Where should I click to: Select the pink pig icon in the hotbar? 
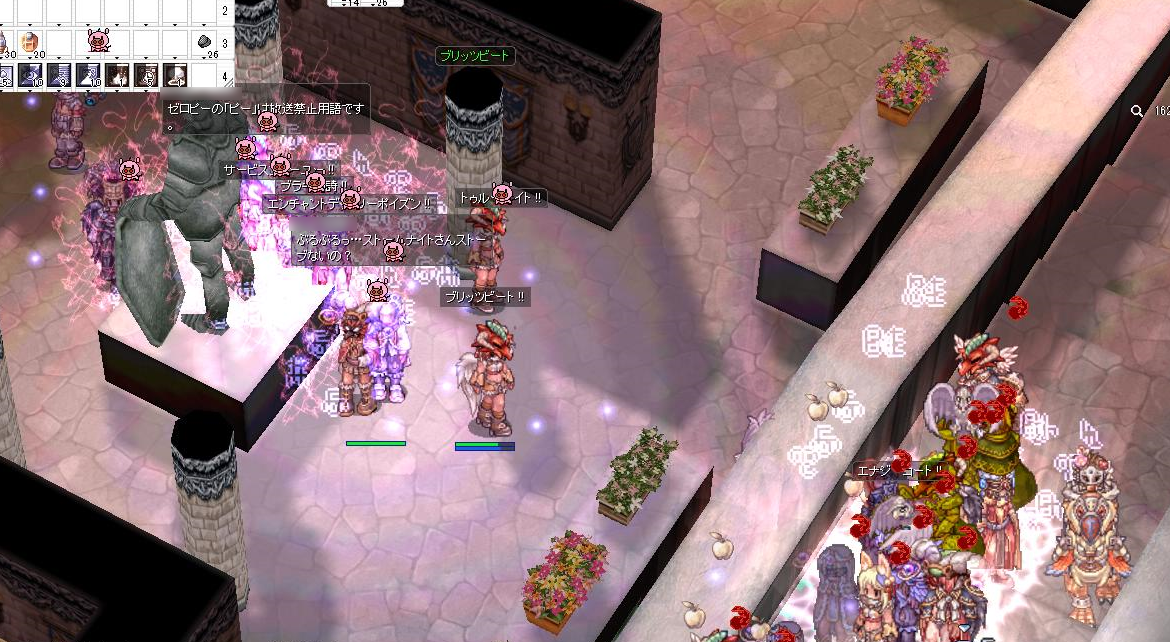(98, 41)
